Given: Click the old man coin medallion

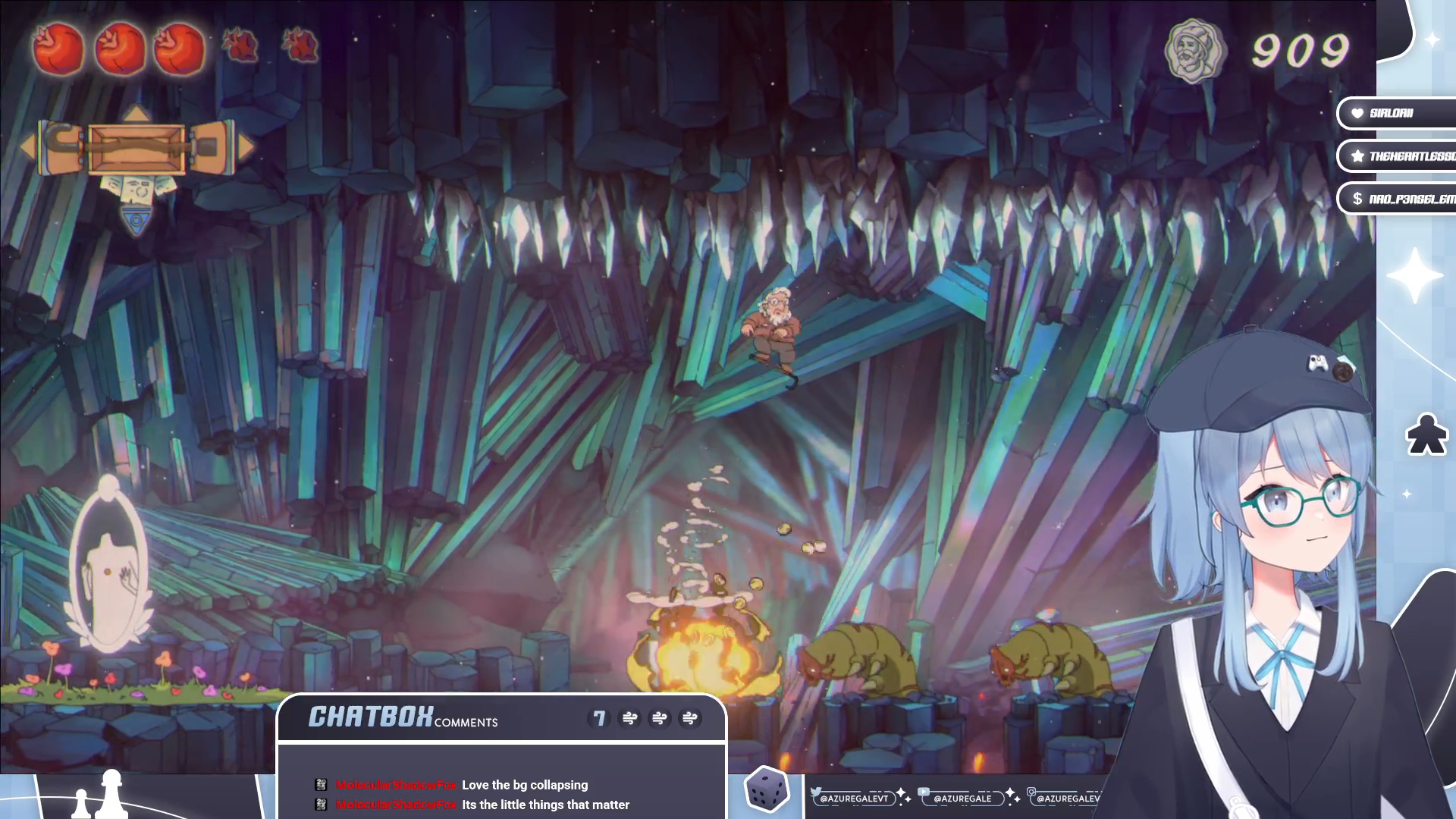Looking at the screenshot, I should coord(1194,51).
